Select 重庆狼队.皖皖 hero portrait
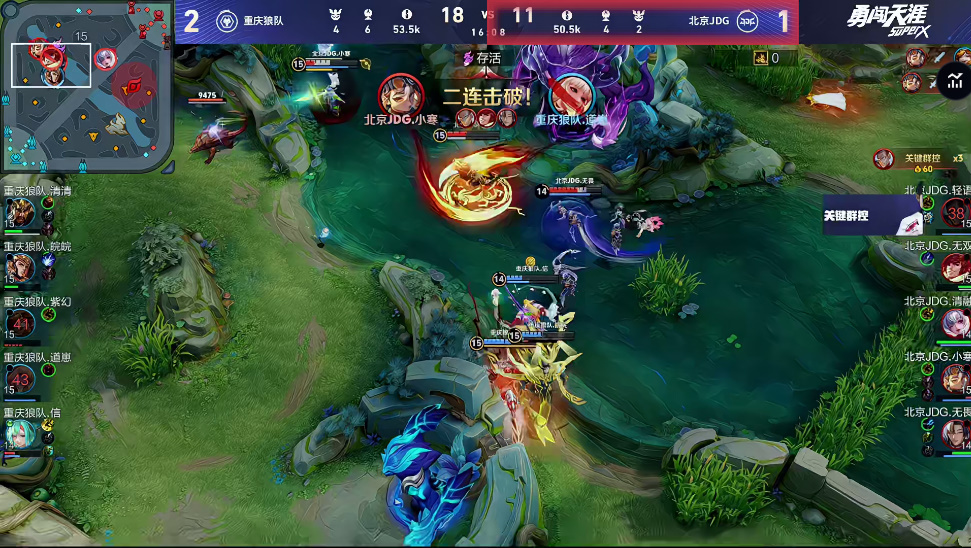Image resolution: width=971 pixels, height=548 pixels. tap(19, 267)
